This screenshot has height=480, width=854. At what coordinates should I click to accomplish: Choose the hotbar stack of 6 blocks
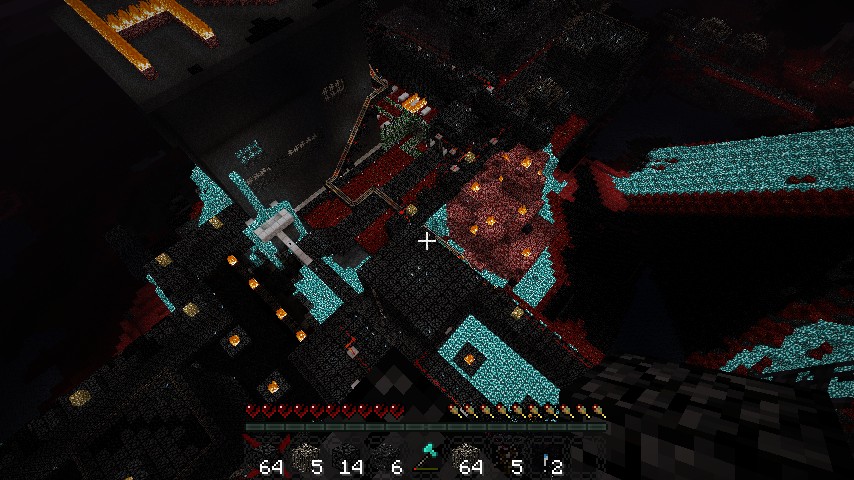(x=386, y=457)
